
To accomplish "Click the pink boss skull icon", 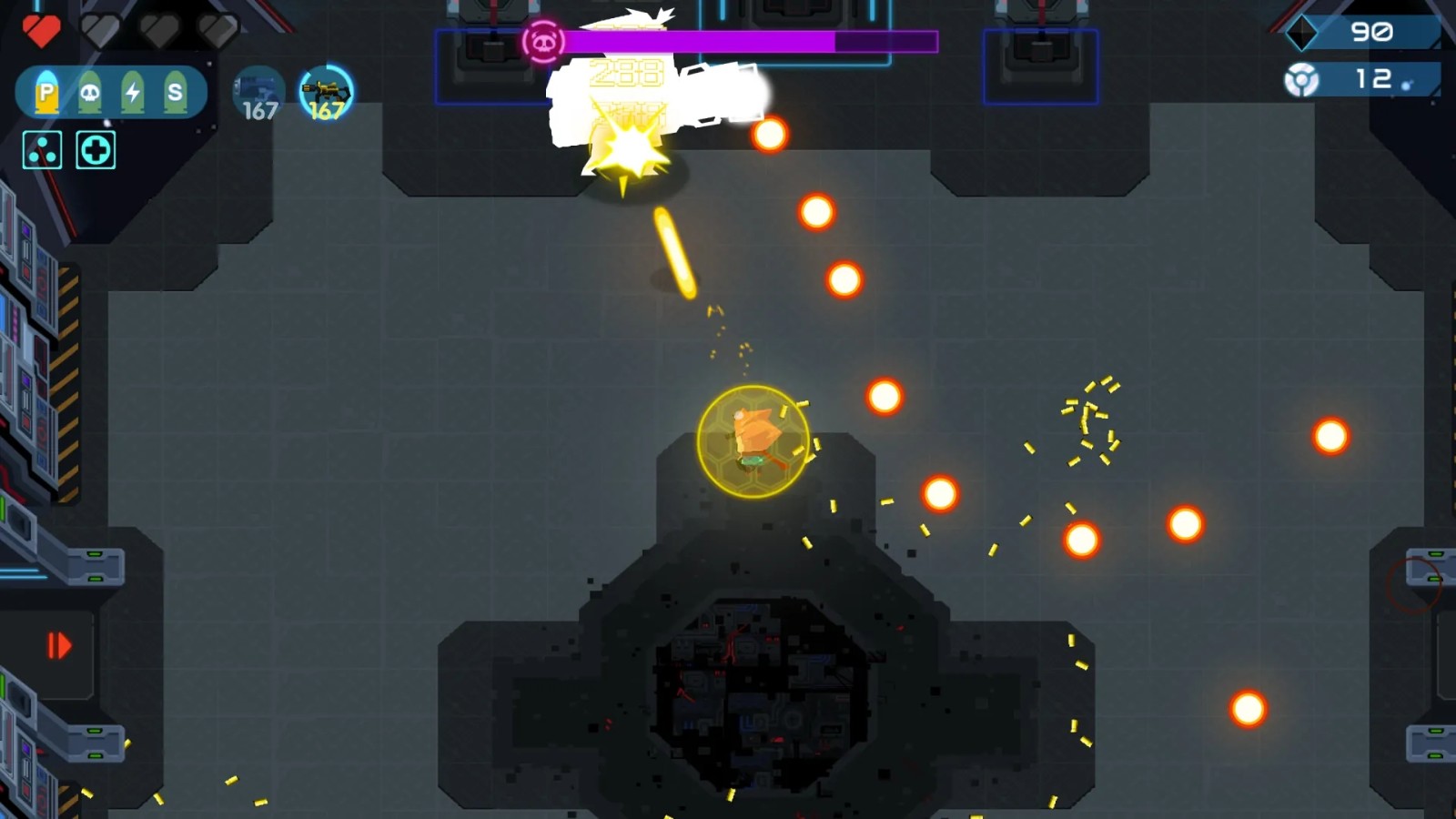I will coord(543,42).
